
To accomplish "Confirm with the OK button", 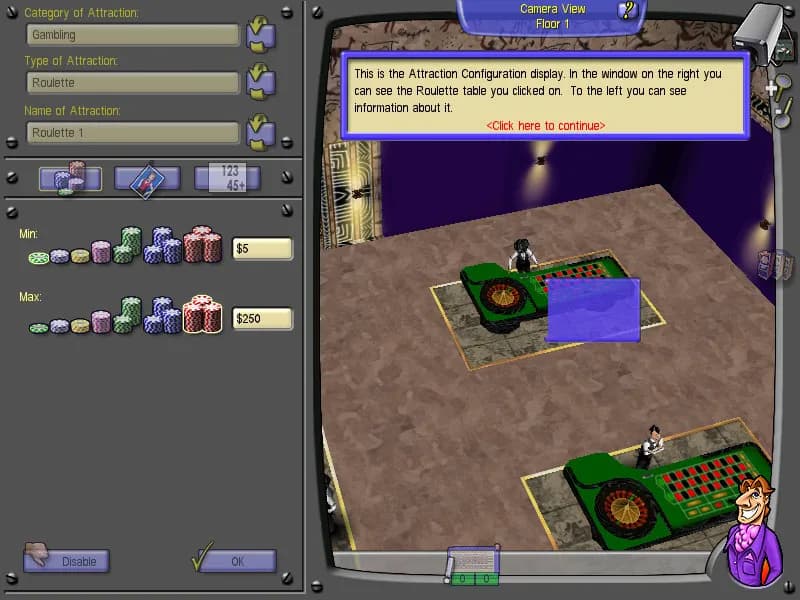I will point(236,561).
